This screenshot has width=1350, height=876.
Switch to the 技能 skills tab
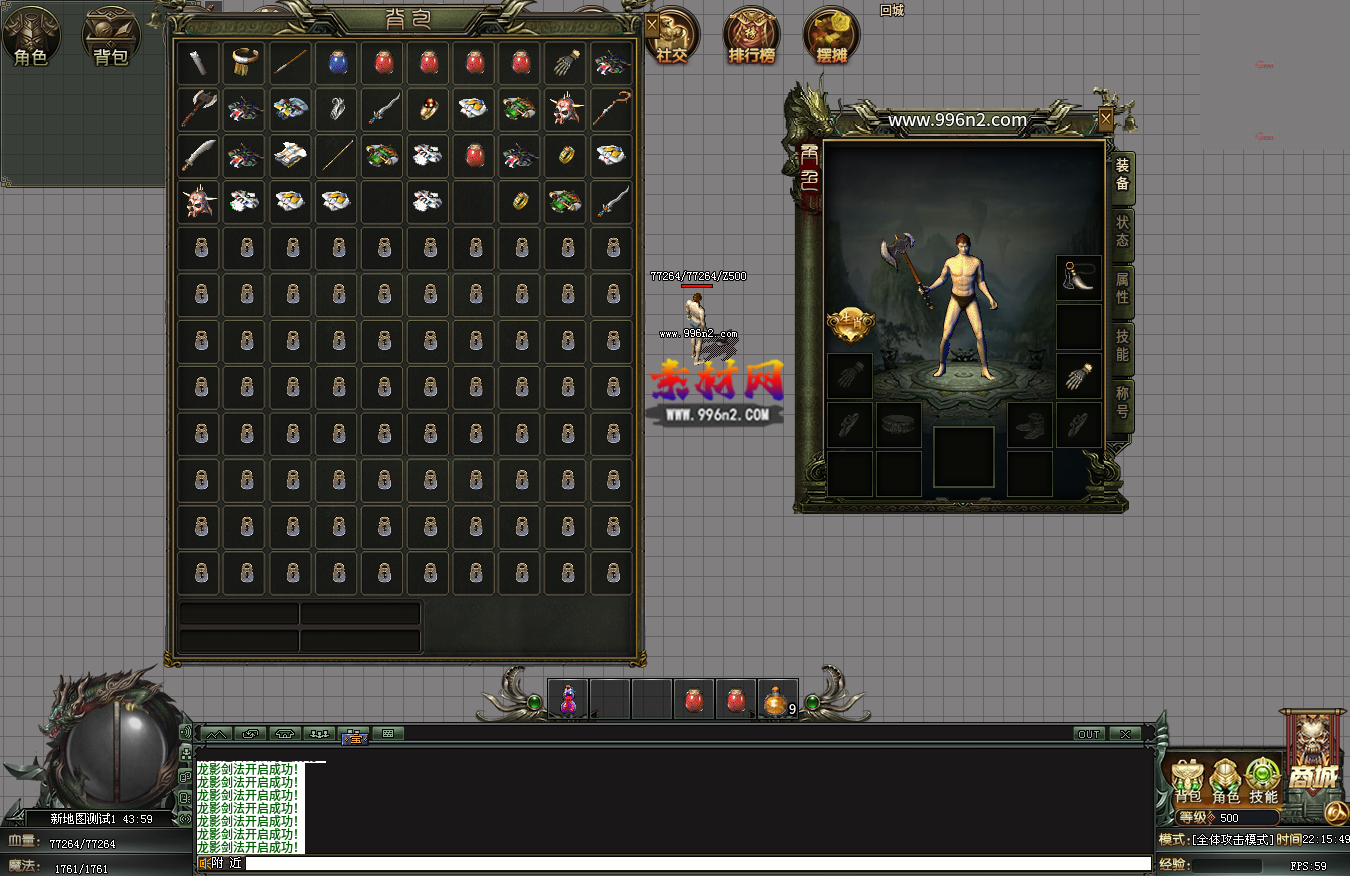pos(1123,345)
